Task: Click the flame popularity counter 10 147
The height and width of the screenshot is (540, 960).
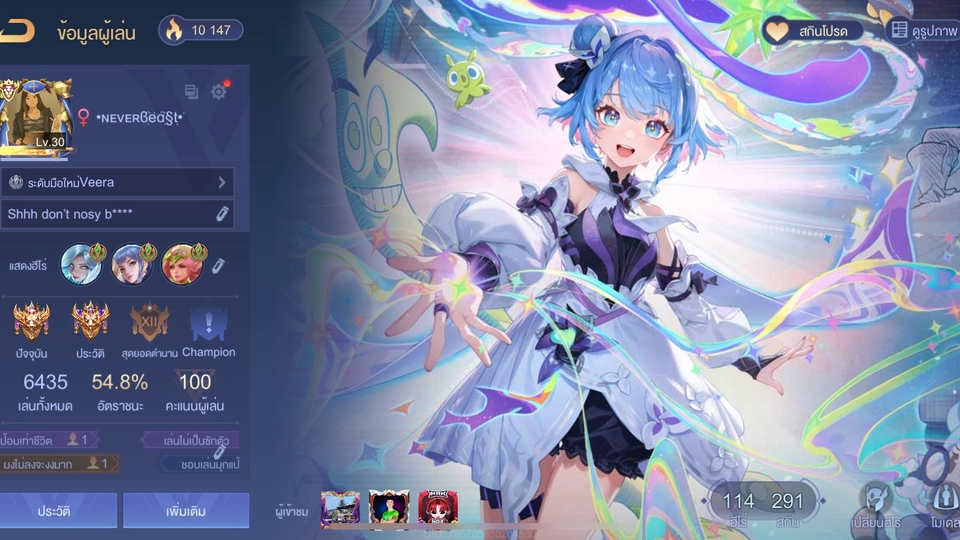Action: coord(200,30)
